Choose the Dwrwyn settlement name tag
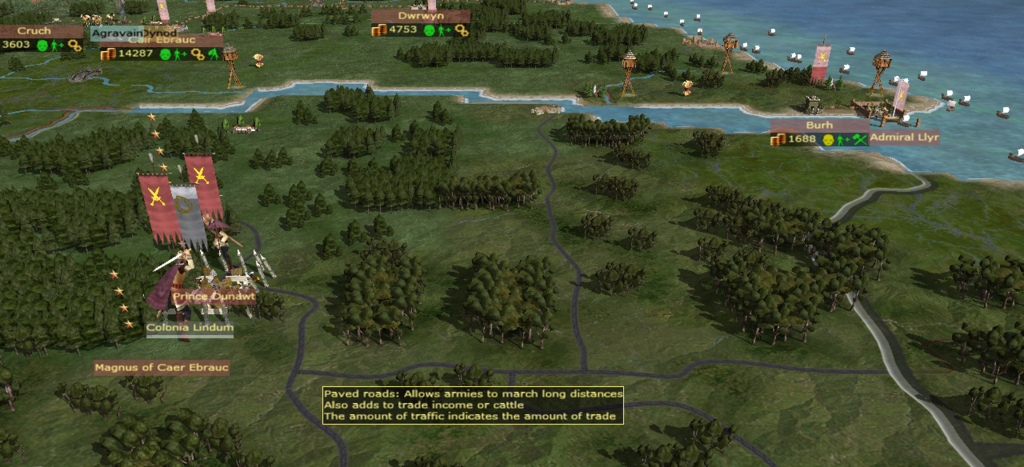 (420, 16)
